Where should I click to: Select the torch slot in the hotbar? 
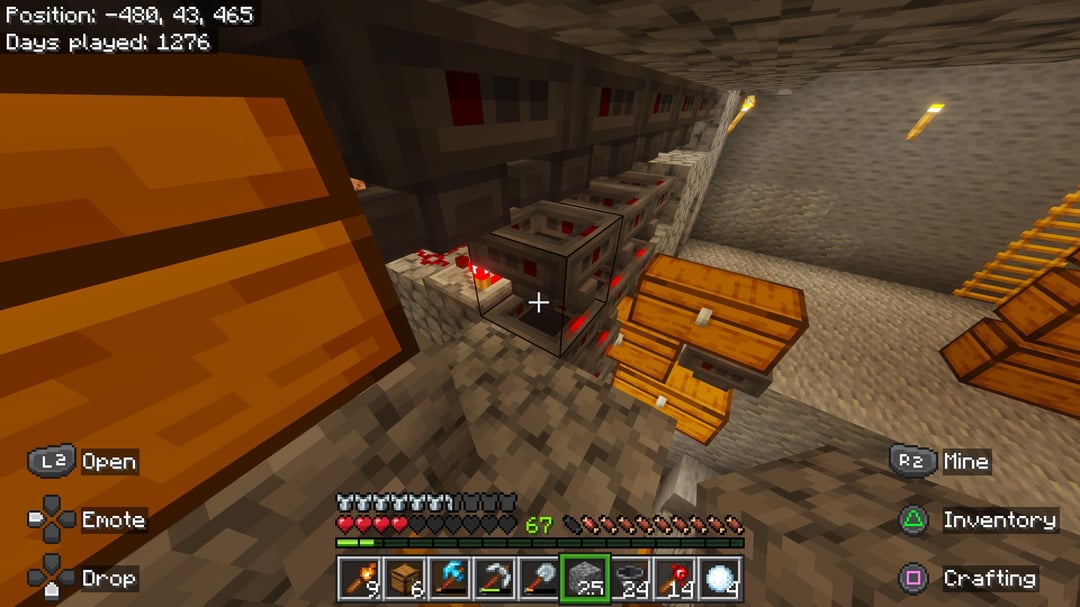coord(359,578)
